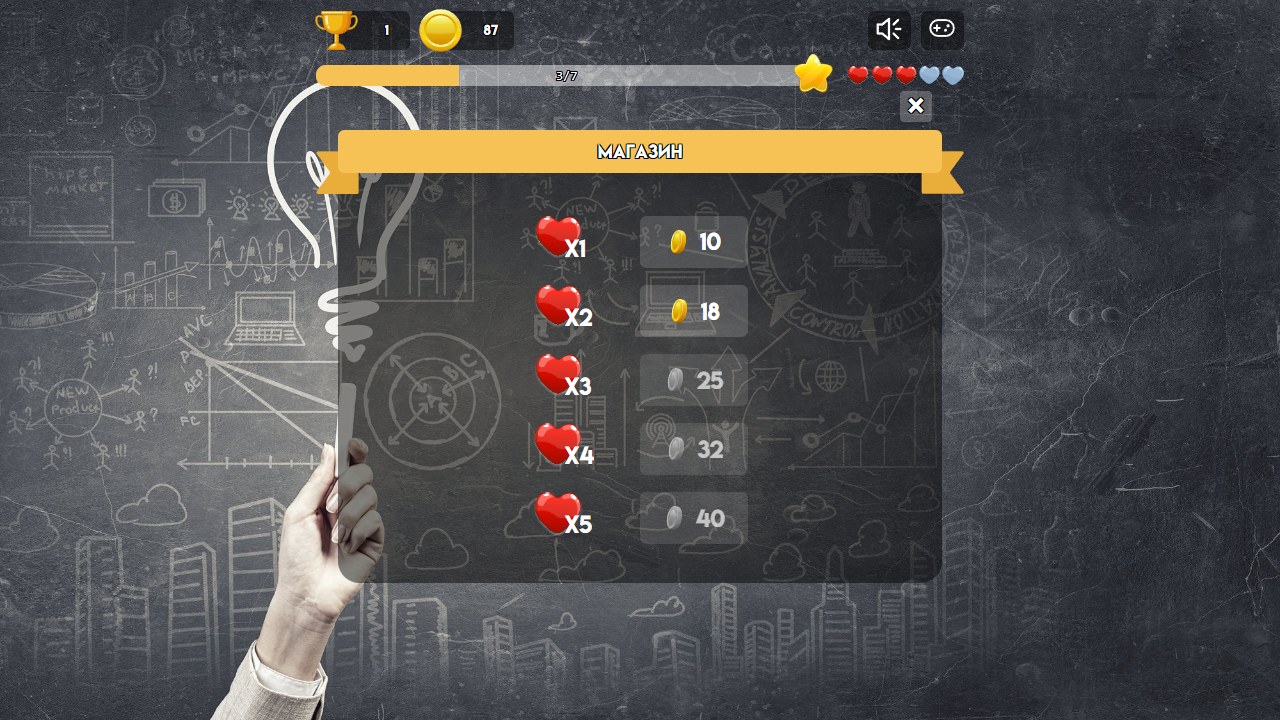Purchase the X4 hearts priced at 32
Viewport: 1280px width, 720px height.
[x=693, y=449]
